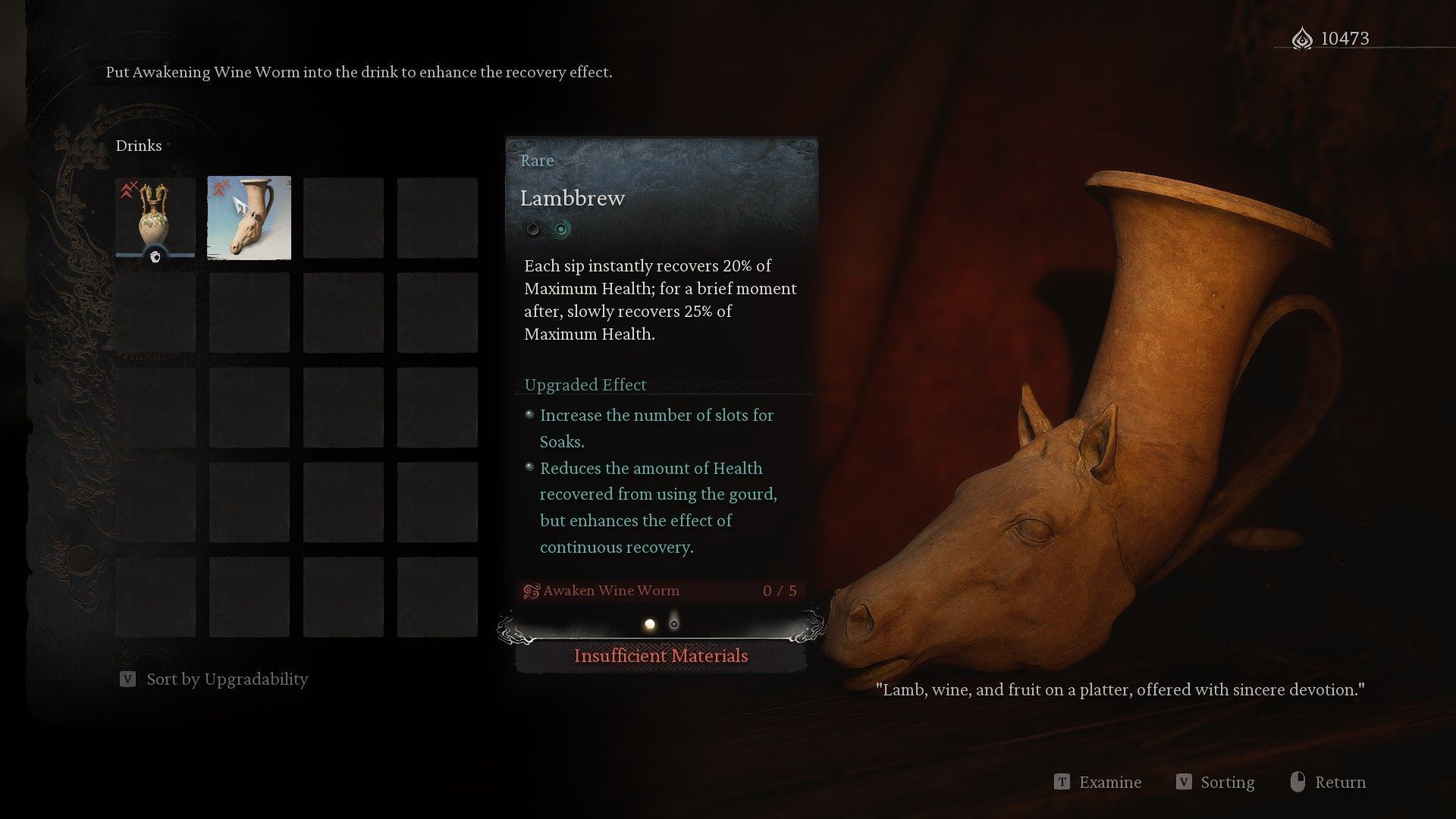This screenshot has width=1456, height=819.
Task: Switch to the Drinks tab heading
Action: (139, 145)
